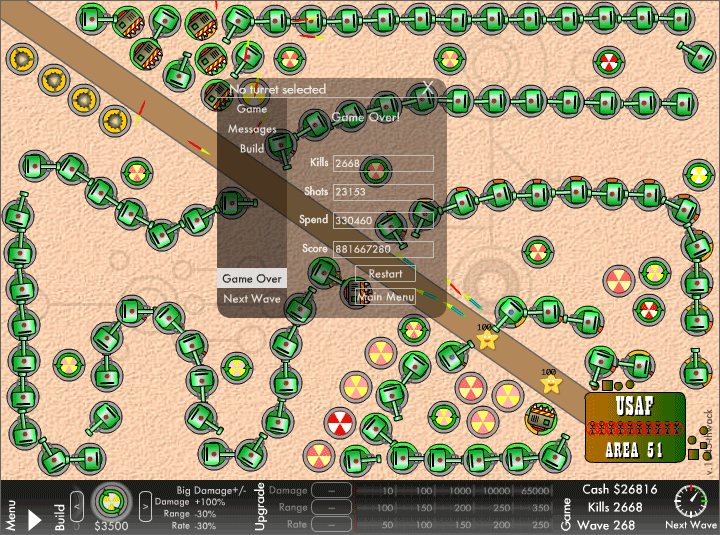Choose the Next Wave panel entry
Viewport: 720px width, 535px height.
[252, 298]
